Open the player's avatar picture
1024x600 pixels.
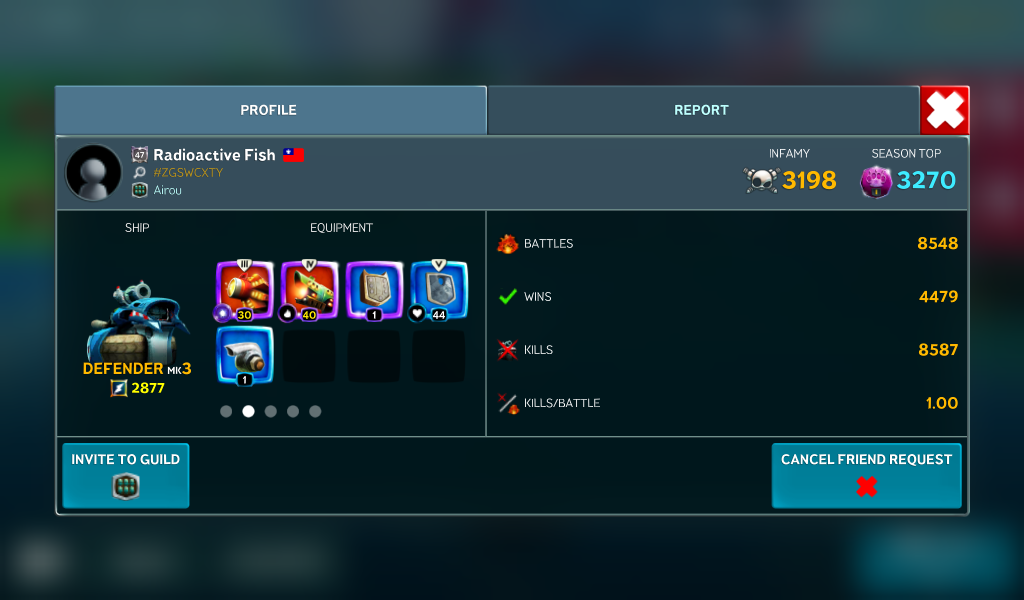point(94,172)
